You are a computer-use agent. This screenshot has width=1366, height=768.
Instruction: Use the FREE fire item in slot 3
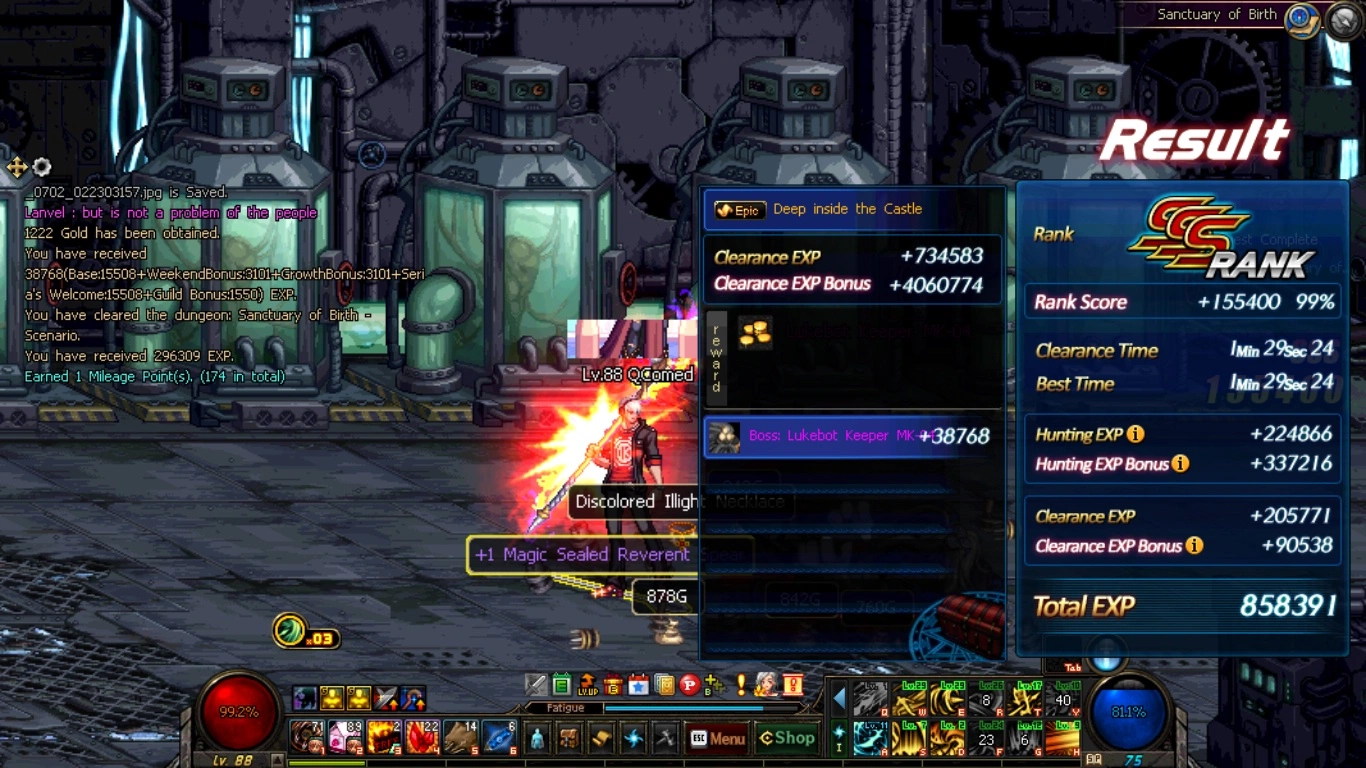tap(383, 738)
